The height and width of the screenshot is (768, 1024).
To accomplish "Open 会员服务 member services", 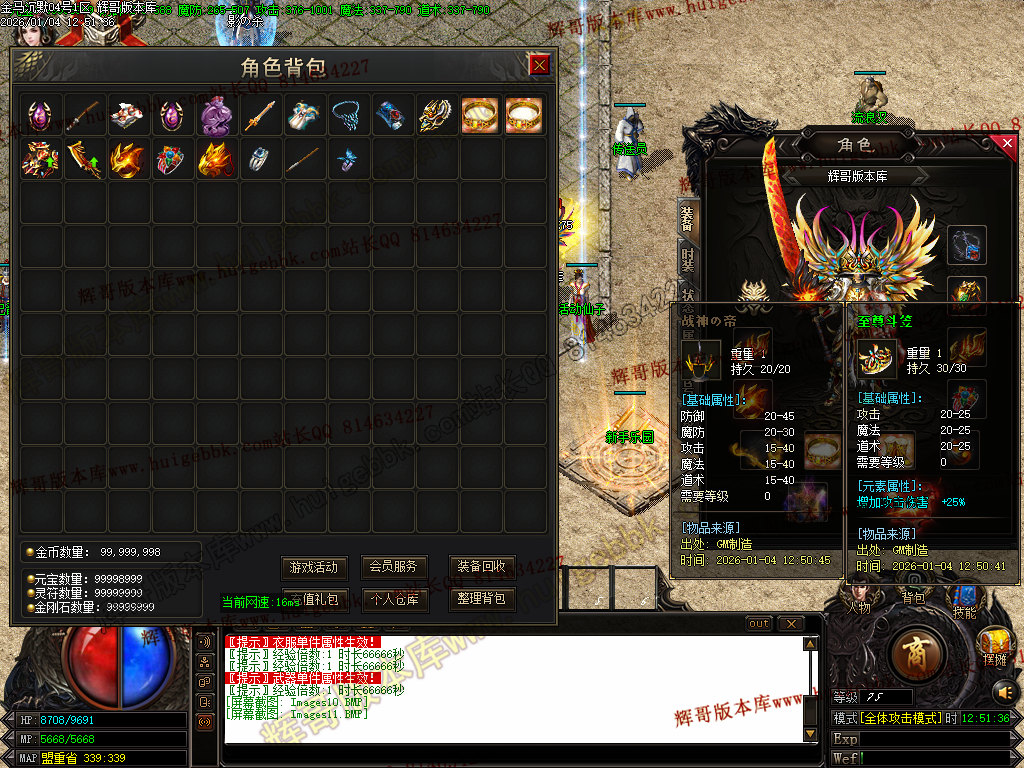I will tap(393, 567).
